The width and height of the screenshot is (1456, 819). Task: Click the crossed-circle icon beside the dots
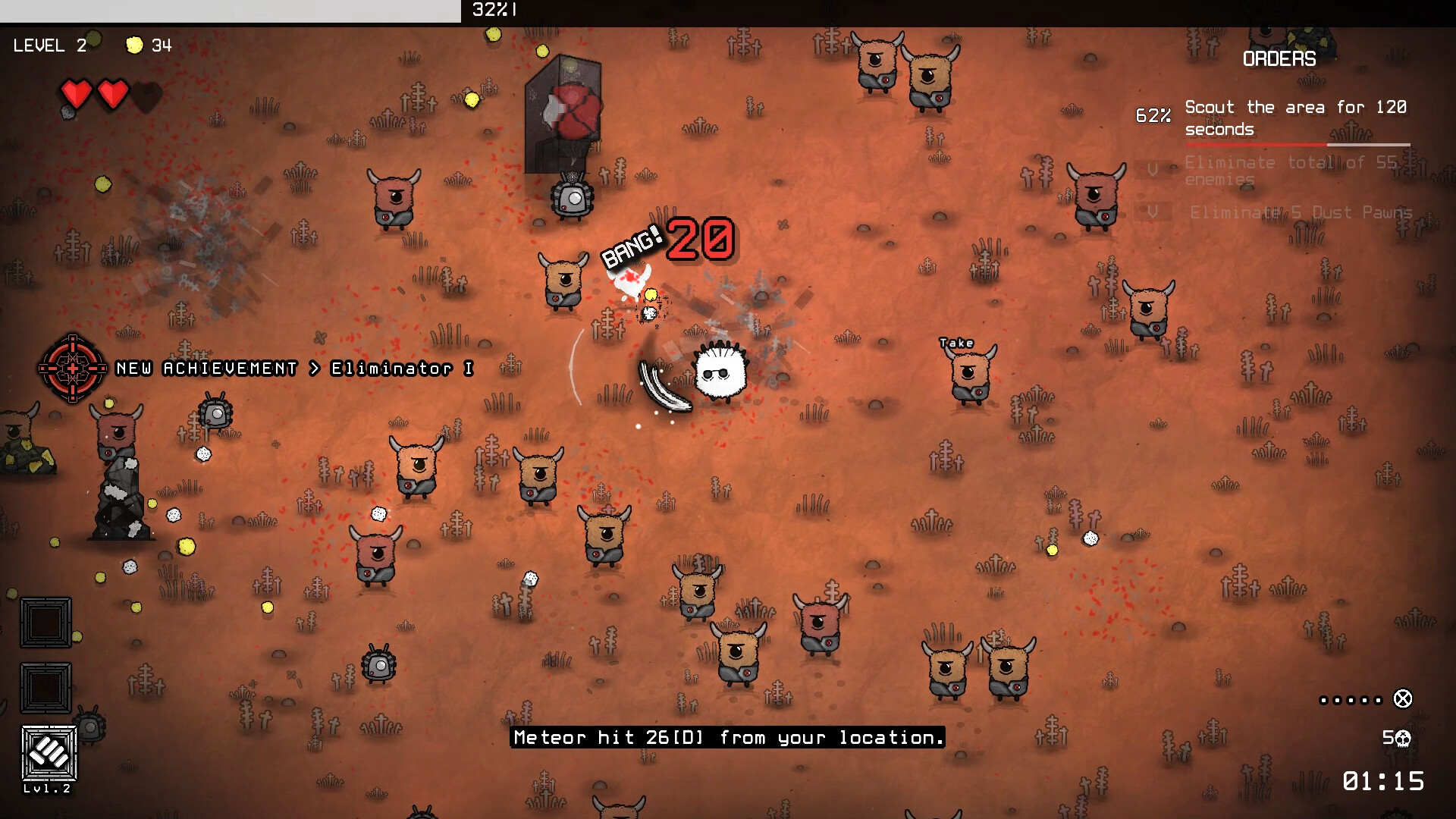1403,699
